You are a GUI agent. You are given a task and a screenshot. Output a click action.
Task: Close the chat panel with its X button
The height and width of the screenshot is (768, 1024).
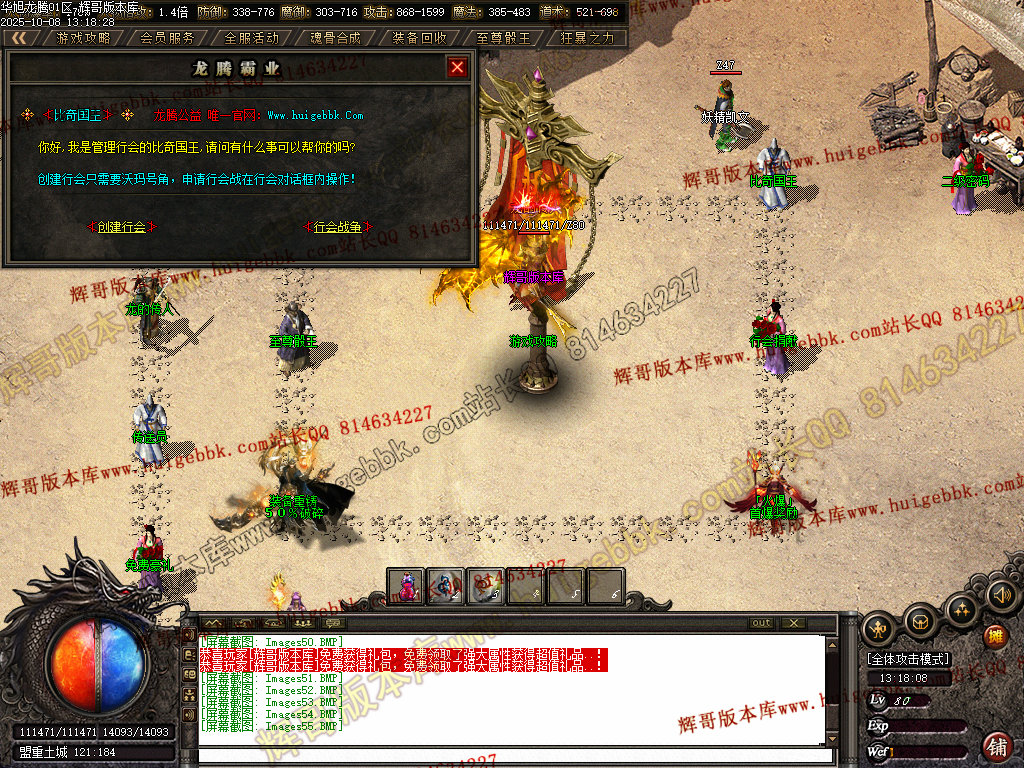[x=792, y=623]
